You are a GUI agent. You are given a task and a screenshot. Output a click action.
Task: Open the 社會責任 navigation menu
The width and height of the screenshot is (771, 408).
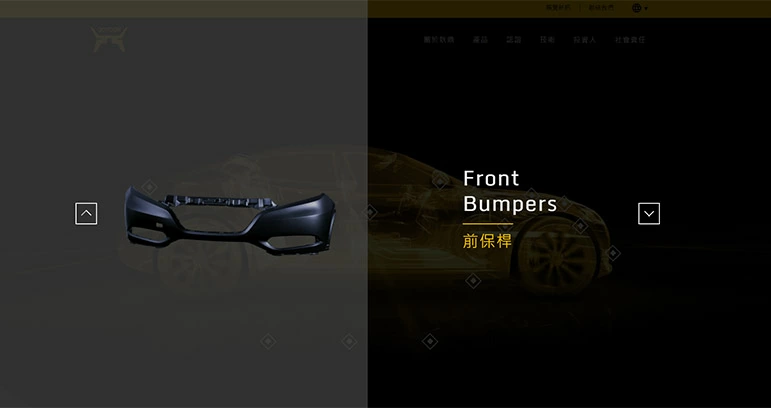630,40
